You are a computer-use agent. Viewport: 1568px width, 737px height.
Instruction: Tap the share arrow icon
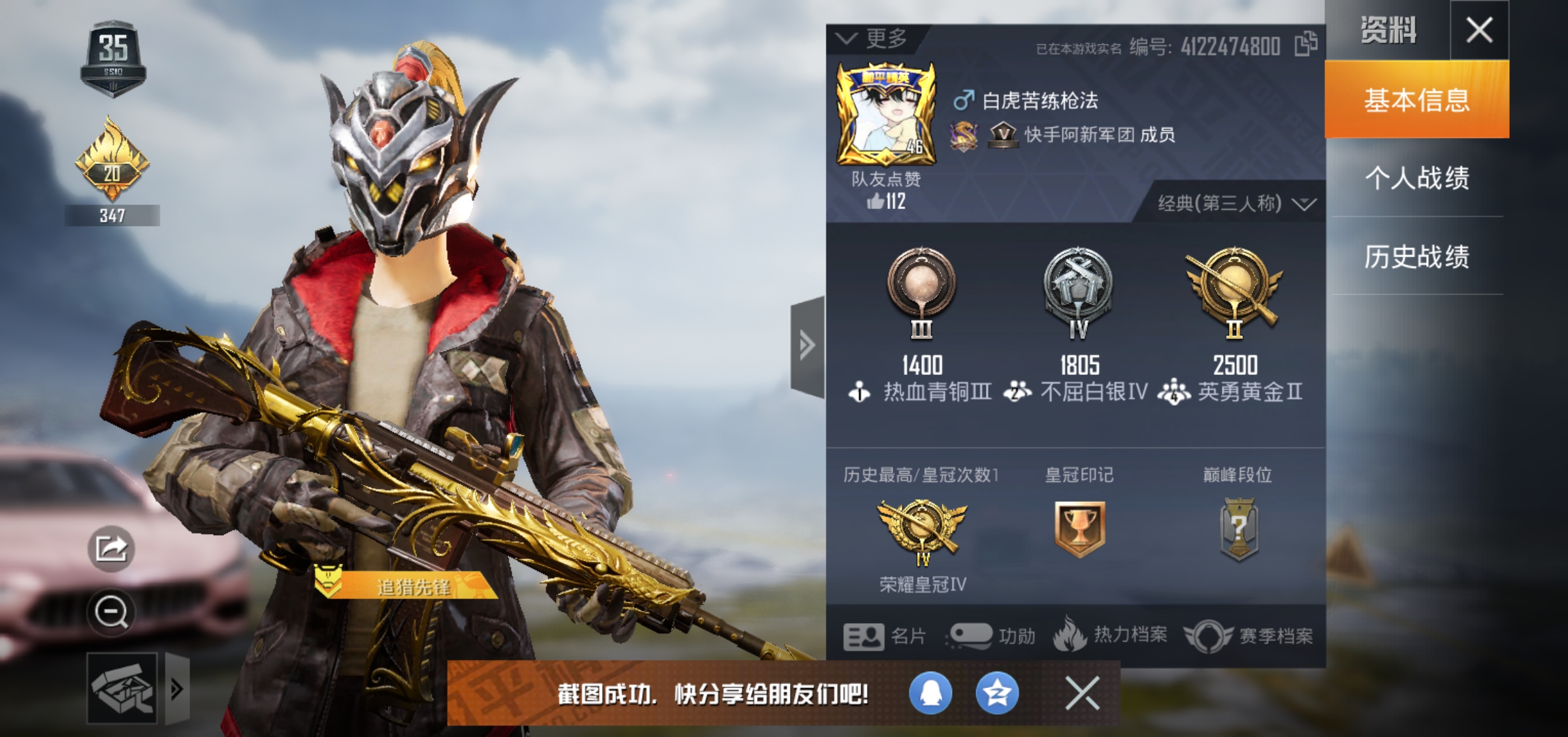(111, 549)
